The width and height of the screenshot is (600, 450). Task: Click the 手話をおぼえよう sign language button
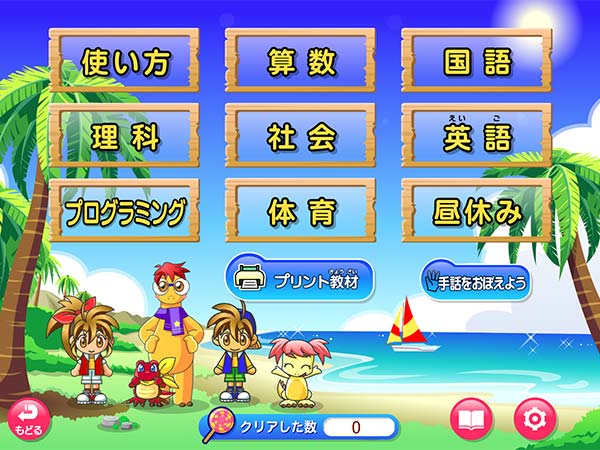(475, 281)
